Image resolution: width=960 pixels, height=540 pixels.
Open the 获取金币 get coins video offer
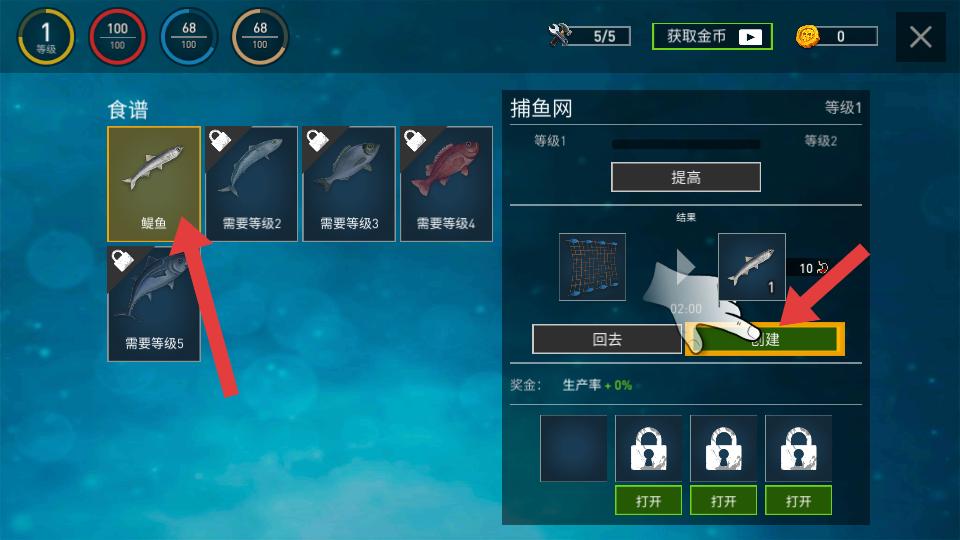tap(712, 37)
